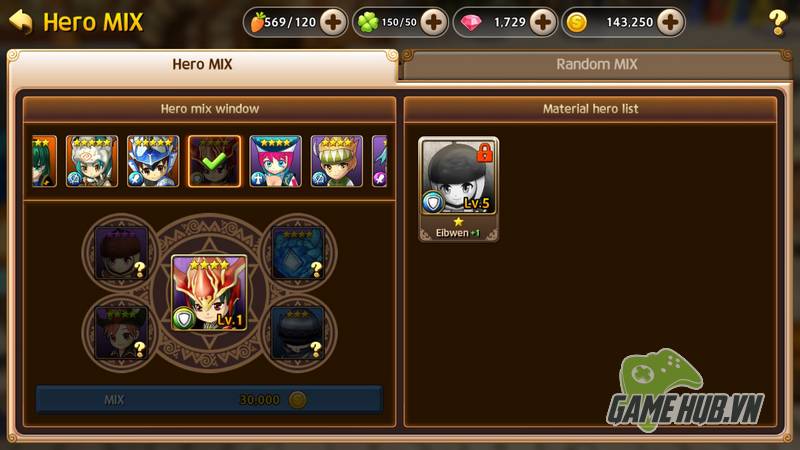
Task: Click the MIX button costing 30,000 gold
Action: point(209,399)
